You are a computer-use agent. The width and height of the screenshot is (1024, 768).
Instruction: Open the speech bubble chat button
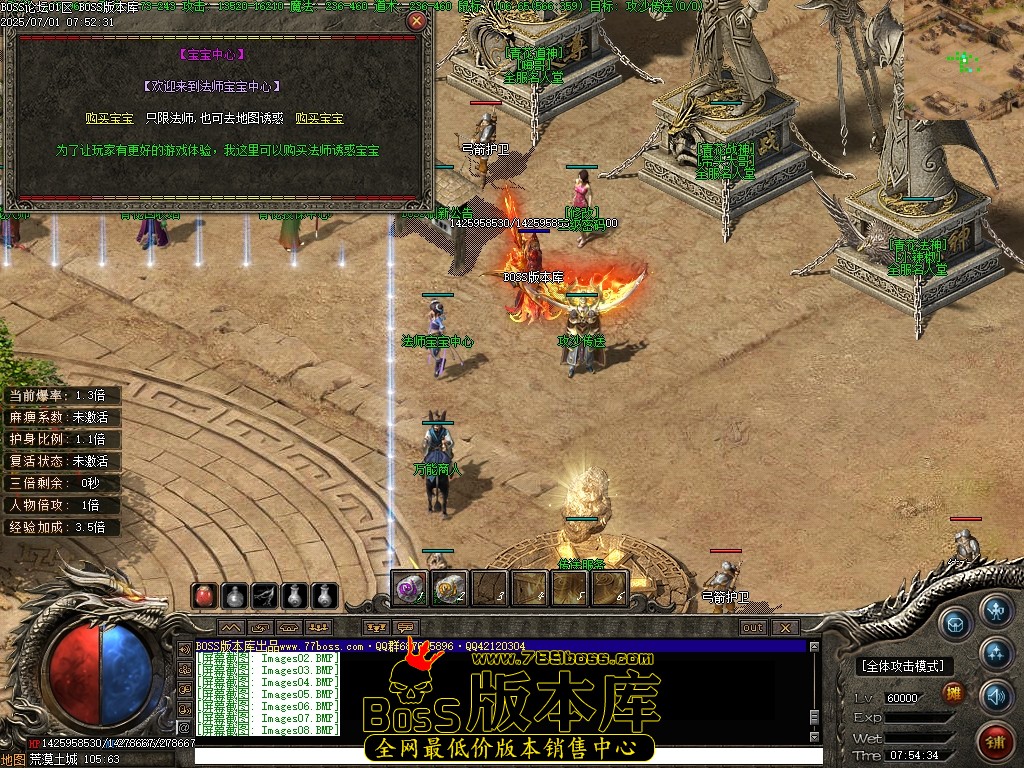[x=406, y=628]
